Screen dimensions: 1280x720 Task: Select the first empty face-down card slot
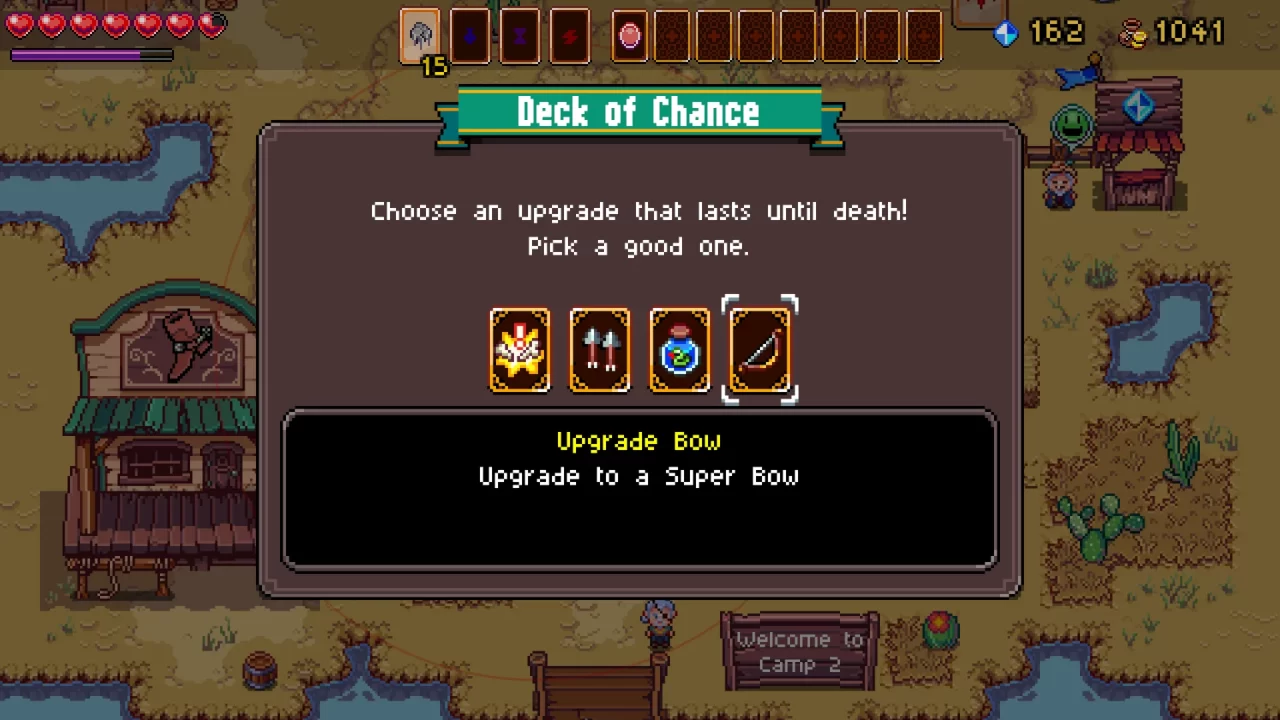(x=672, y=36)
